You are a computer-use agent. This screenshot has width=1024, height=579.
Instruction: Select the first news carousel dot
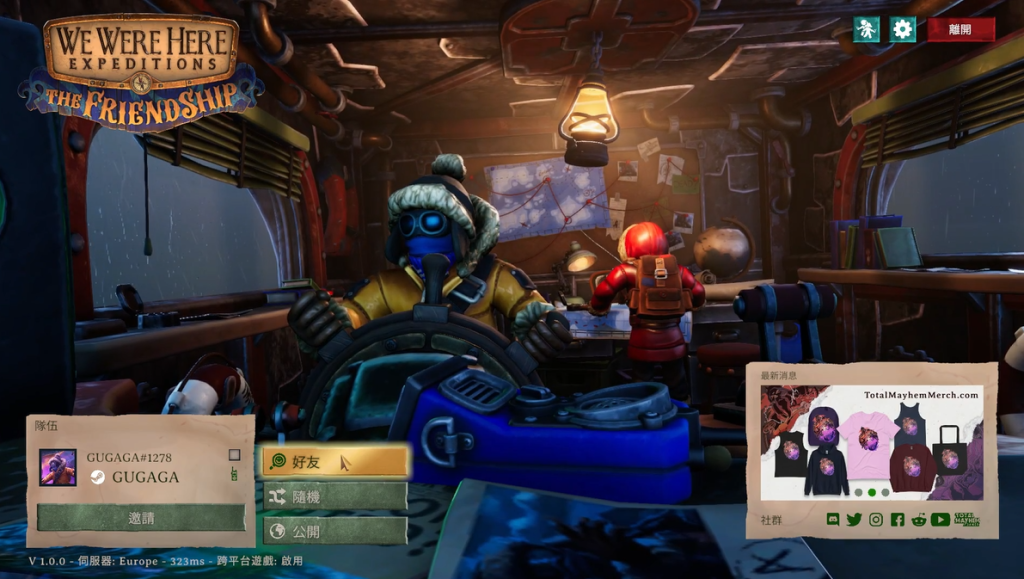pyautogui.click(x=857, y=492)
